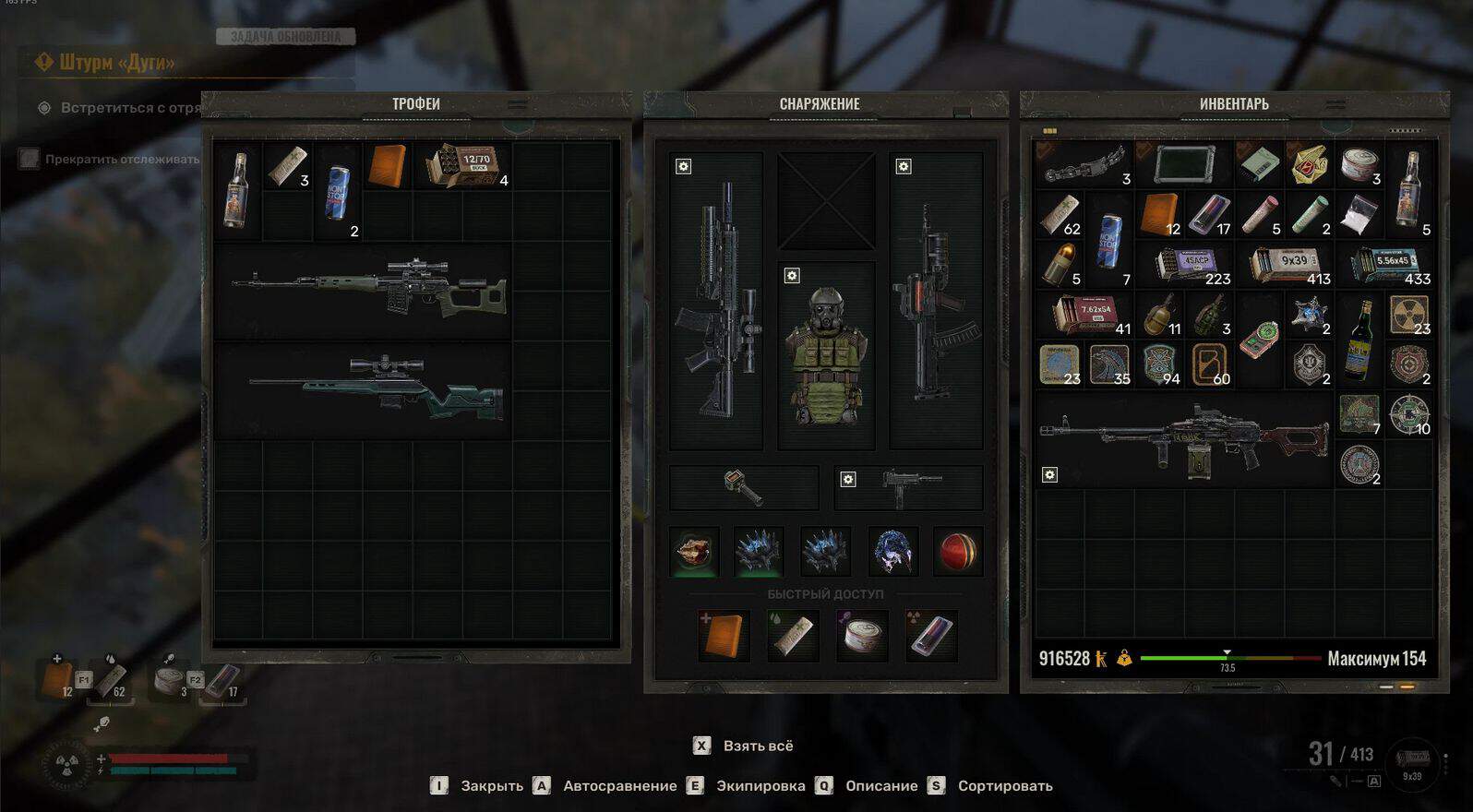Select the Non Stop energy drink stack of 2

click(336, 192)
